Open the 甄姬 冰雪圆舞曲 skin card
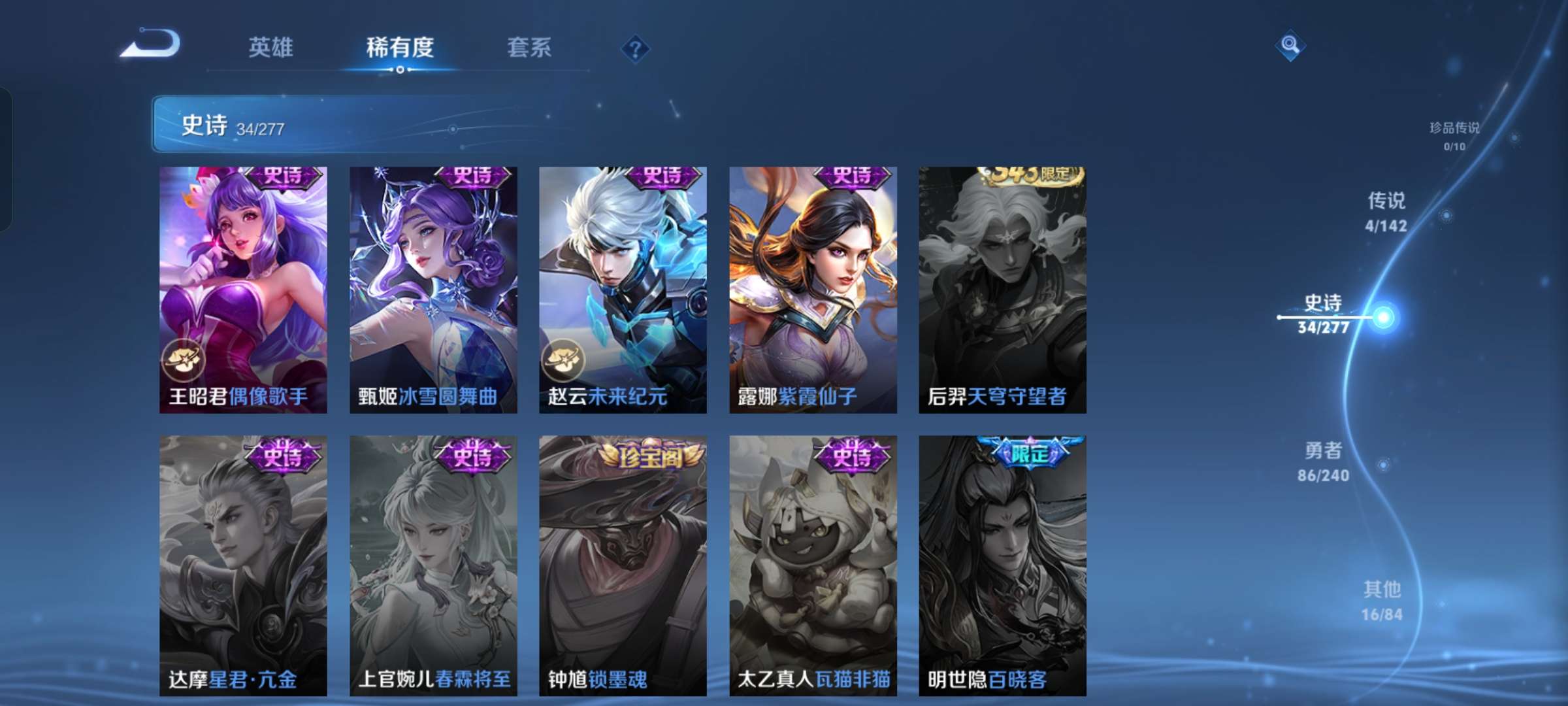This screenshot has height=706, width=1568. click(430, 288)
